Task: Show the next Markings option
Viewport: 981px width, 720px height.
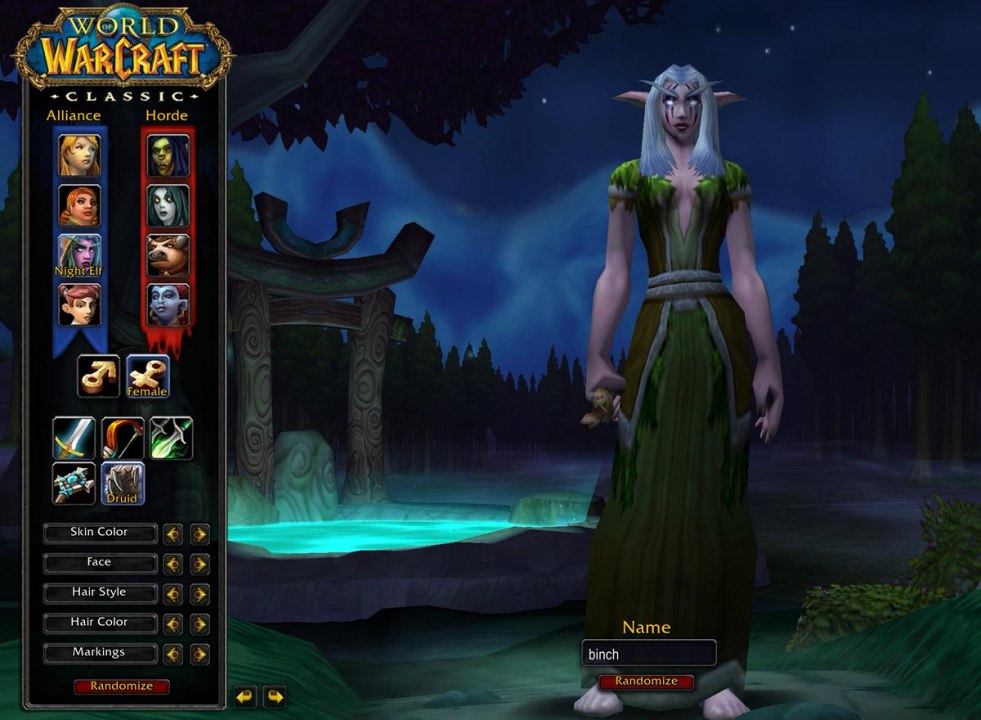Action: coord(200,654)
